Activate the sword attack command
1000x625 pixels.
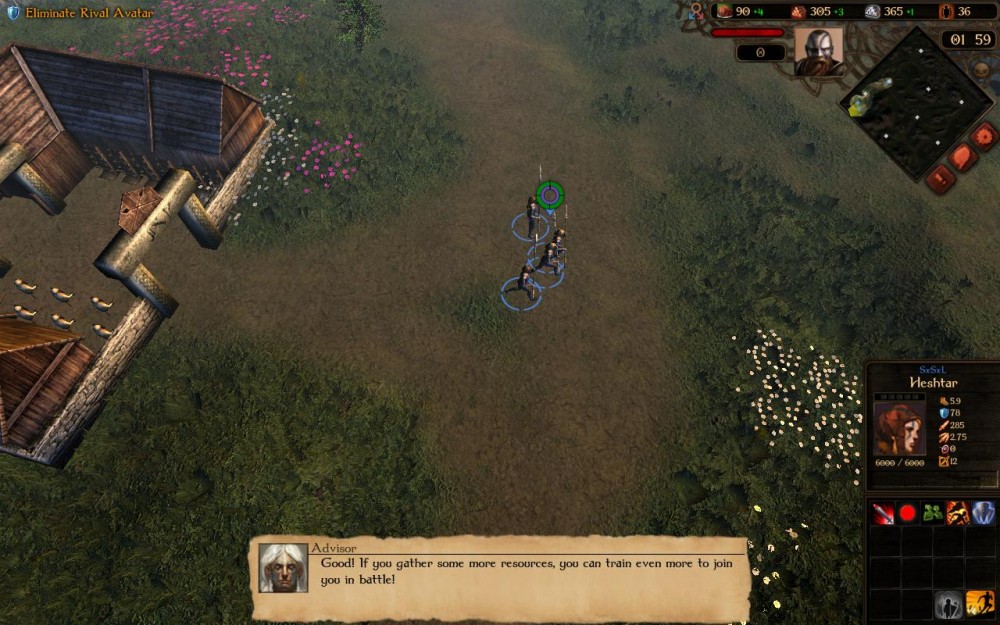[883, 513]
